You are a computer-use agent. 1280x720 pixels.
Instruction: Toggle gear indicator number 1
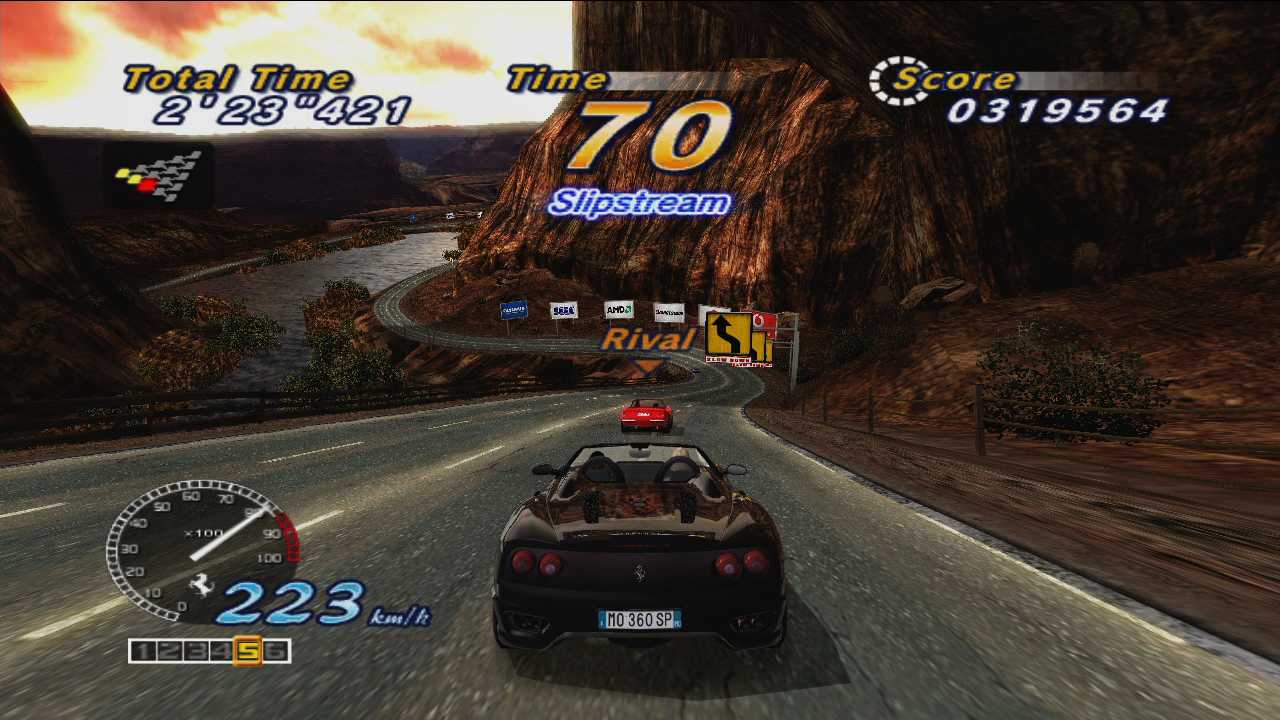tap(142, 652)
